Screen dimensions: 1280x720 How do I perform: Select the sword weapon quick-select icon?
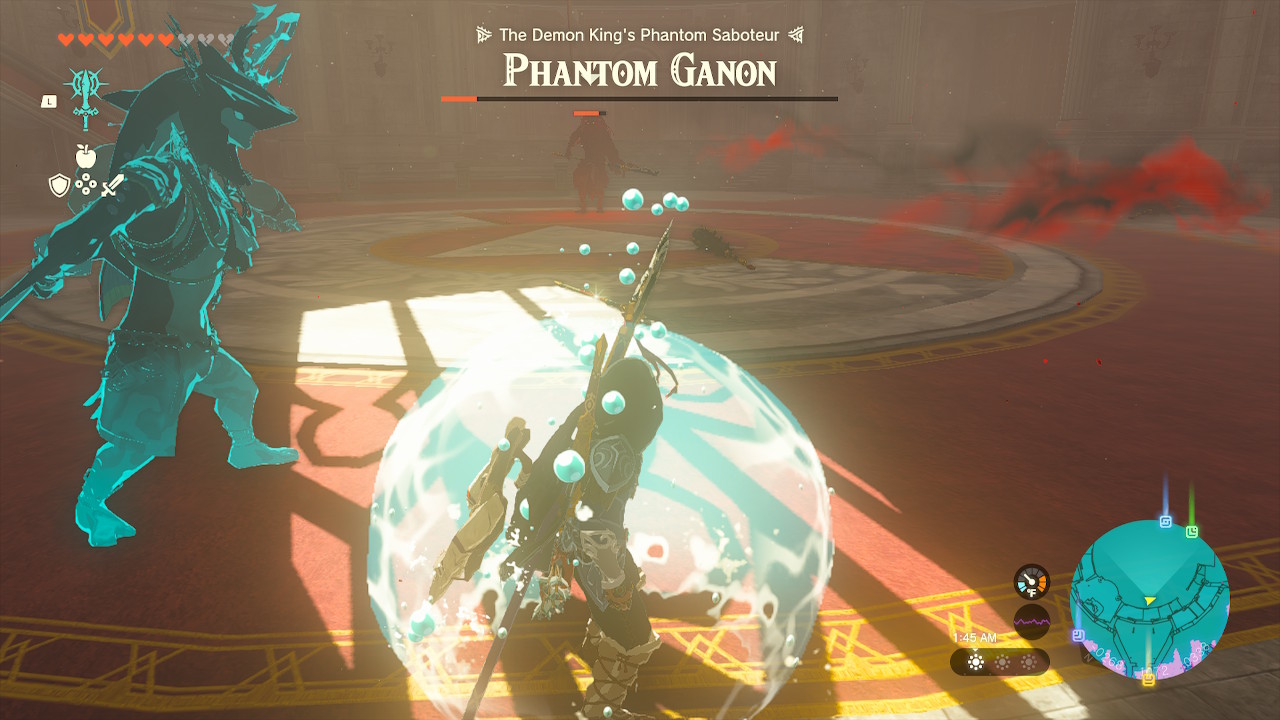coord(112,185)
